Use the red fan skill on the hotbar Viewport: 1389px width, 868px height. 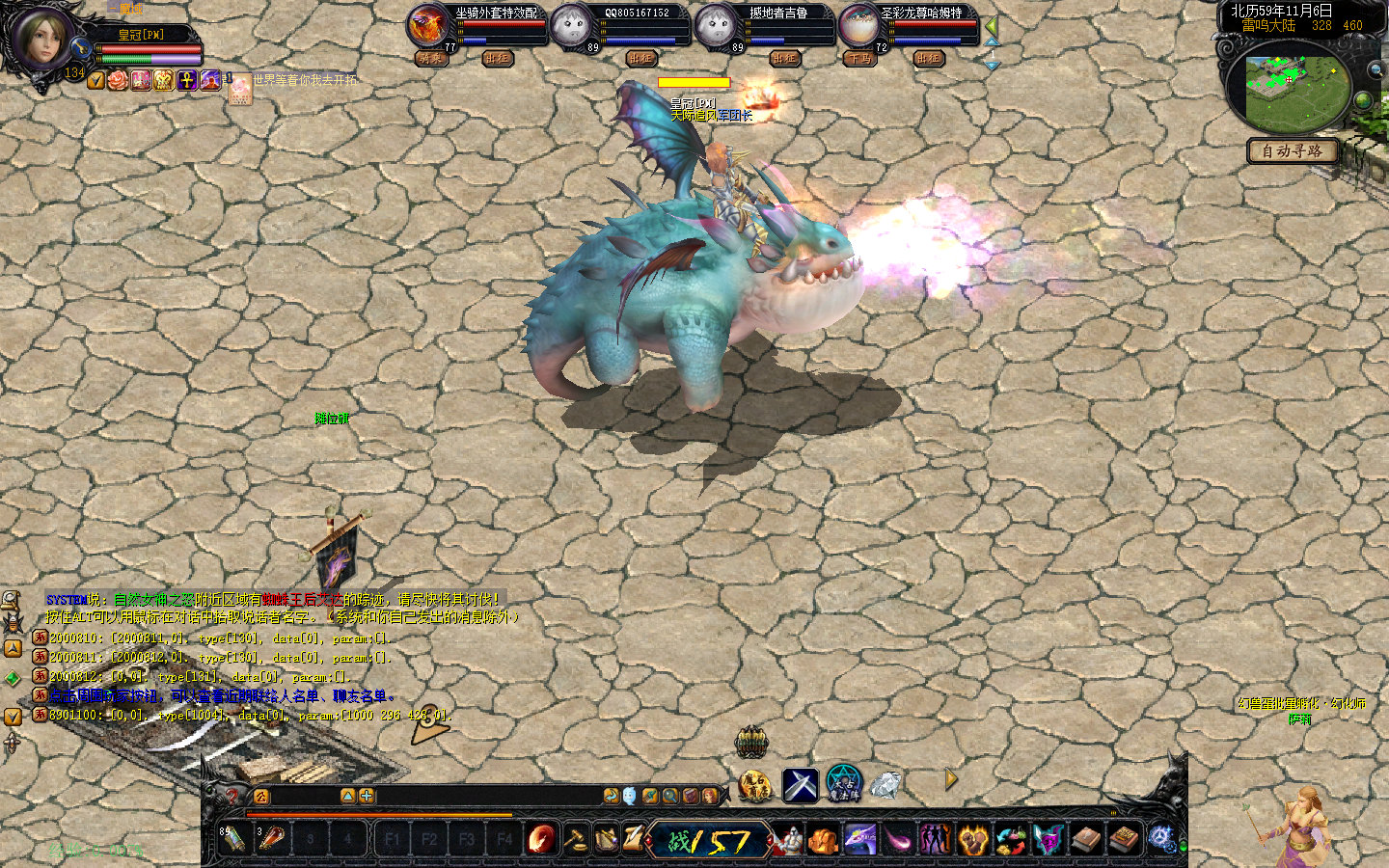pos(542,839)
